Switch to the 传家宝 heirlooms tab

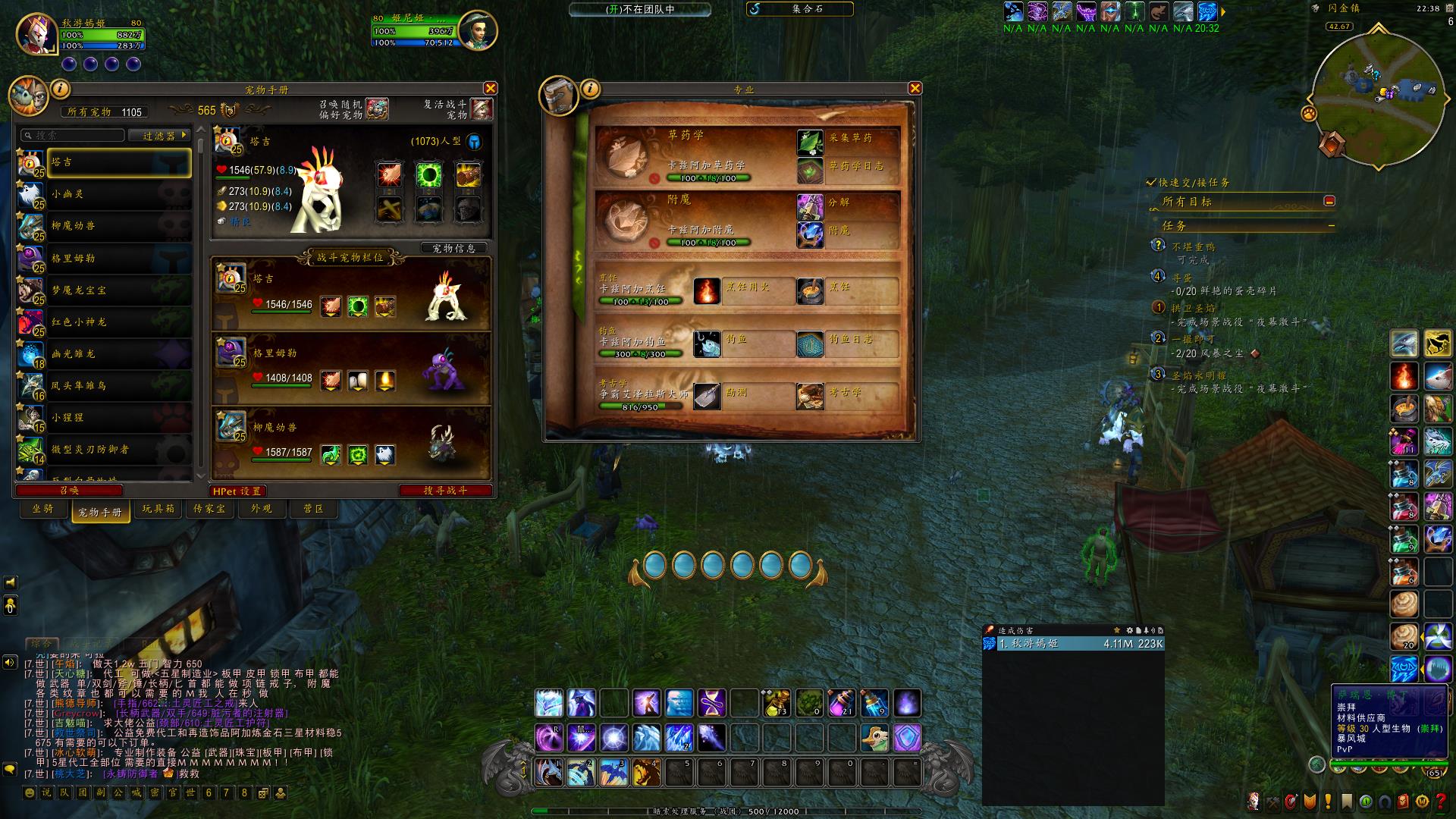coord(209,509)
